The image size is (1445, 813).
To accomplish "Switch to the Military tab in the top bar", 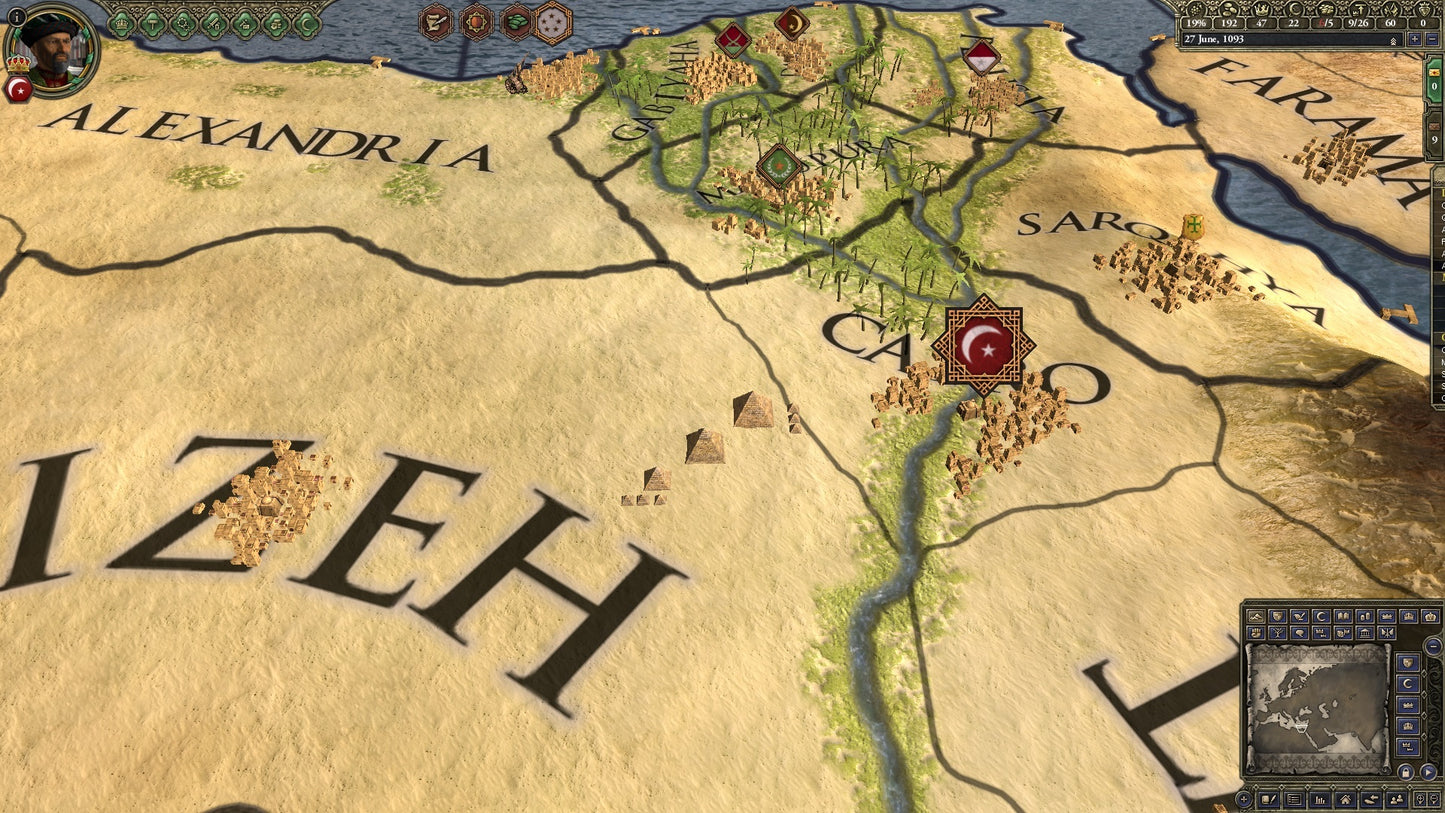I will tap(213, 25).
